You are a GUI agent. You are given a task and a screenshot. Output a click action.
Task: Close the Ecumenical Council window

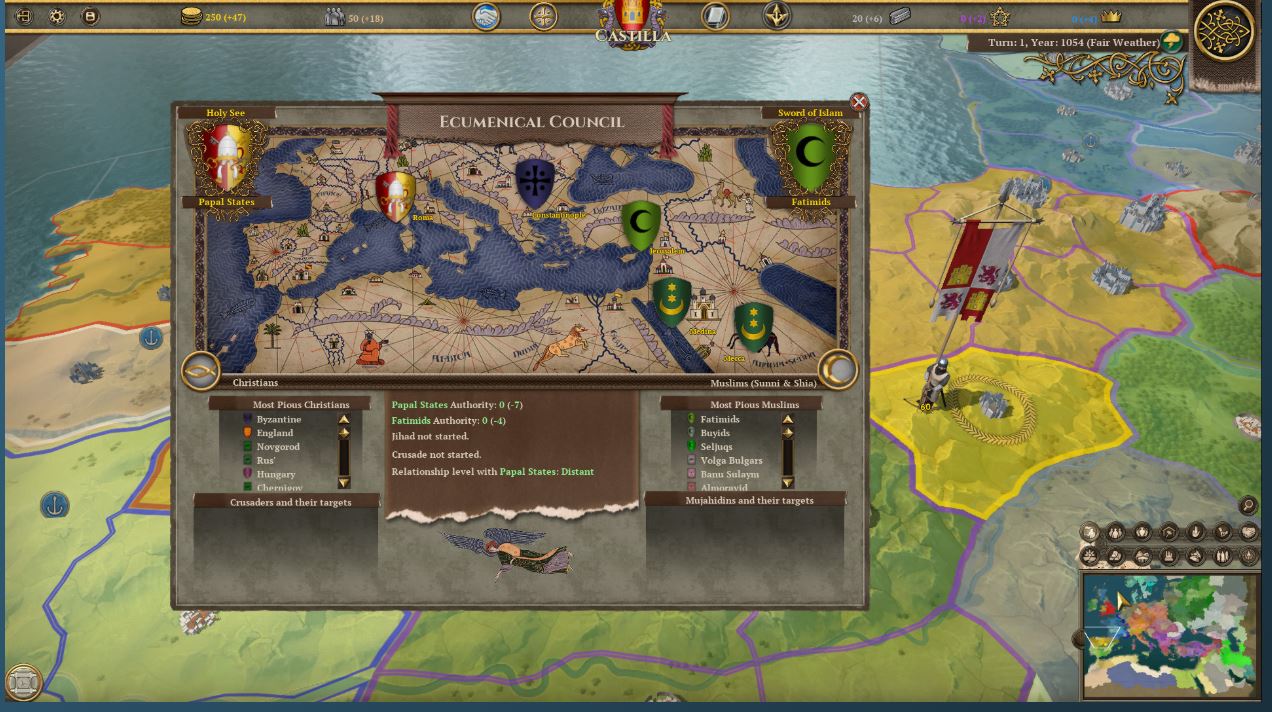pyautogui.click(x=858, y=102)
